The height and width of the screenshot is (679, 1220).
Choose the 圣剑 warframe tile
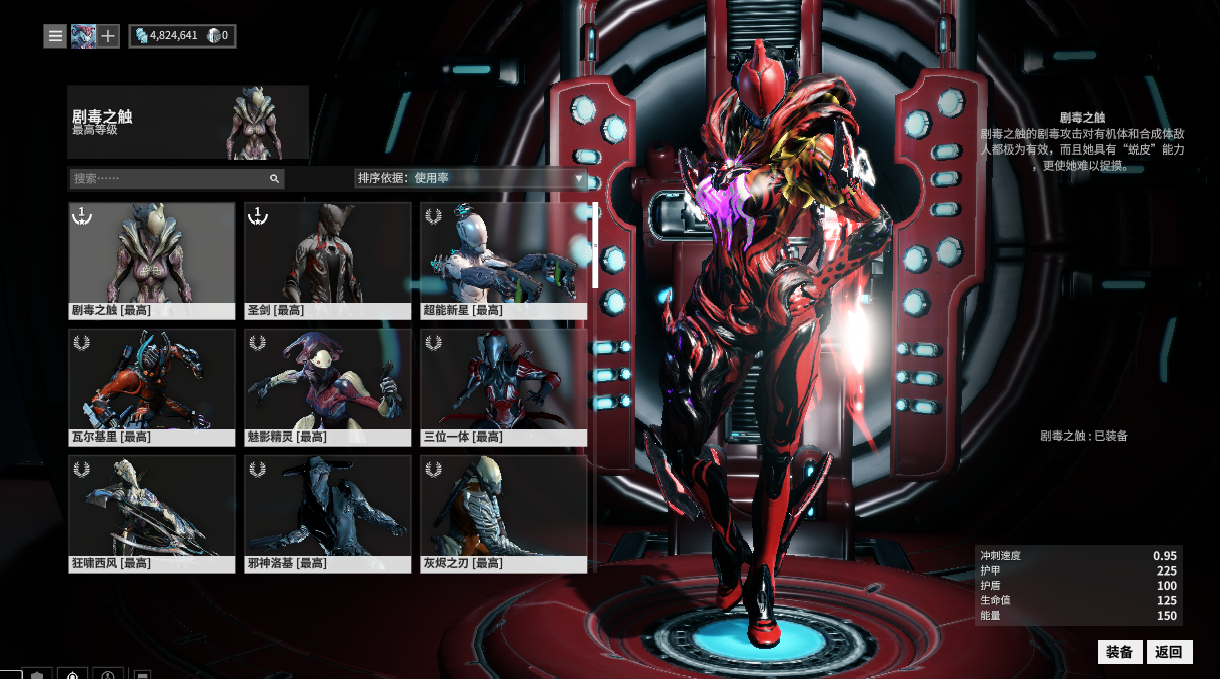(x=328, y=260)
